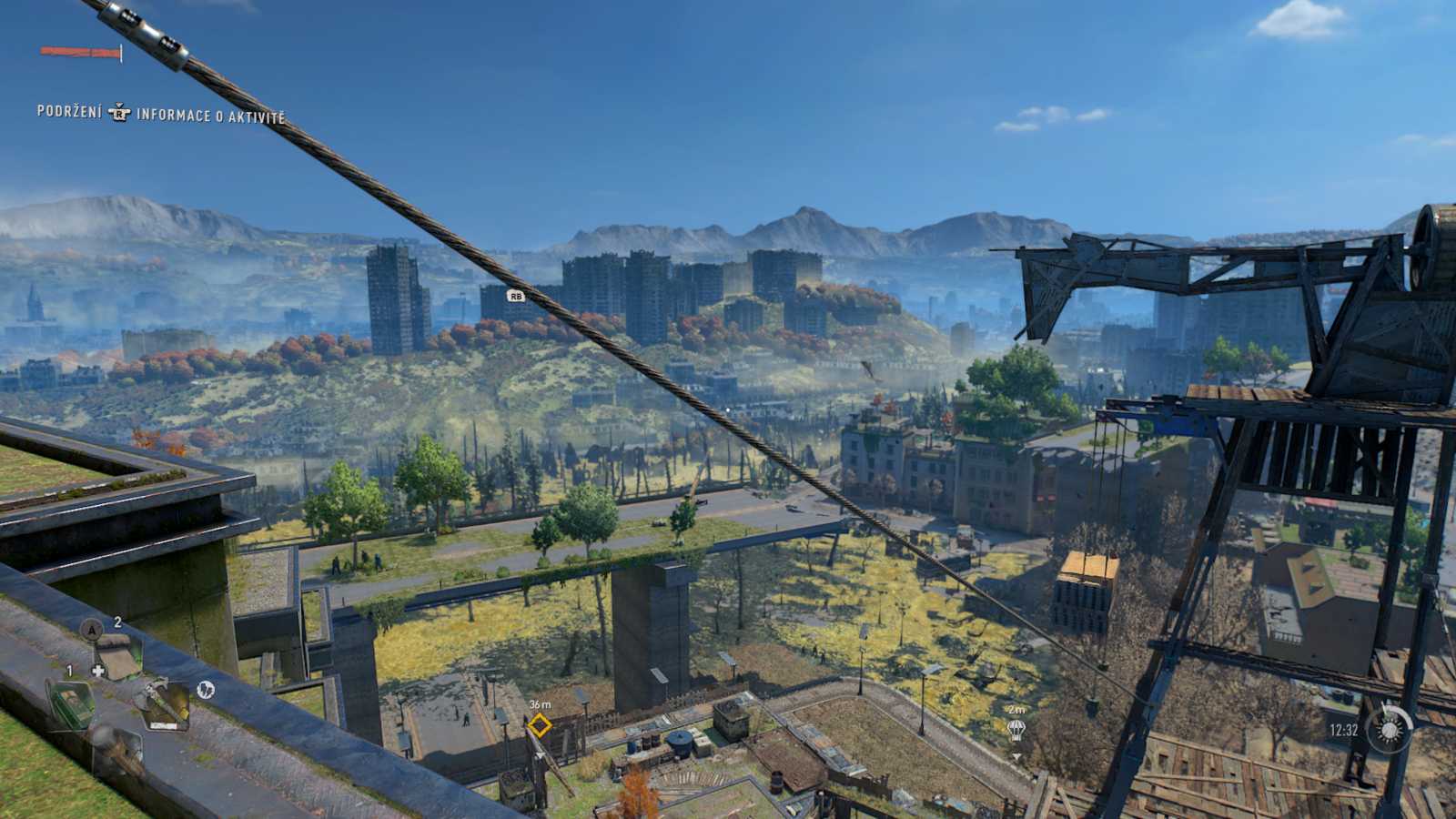Click the health bar in the top-left corner
1456x819 pixels.
coord(77,53)
